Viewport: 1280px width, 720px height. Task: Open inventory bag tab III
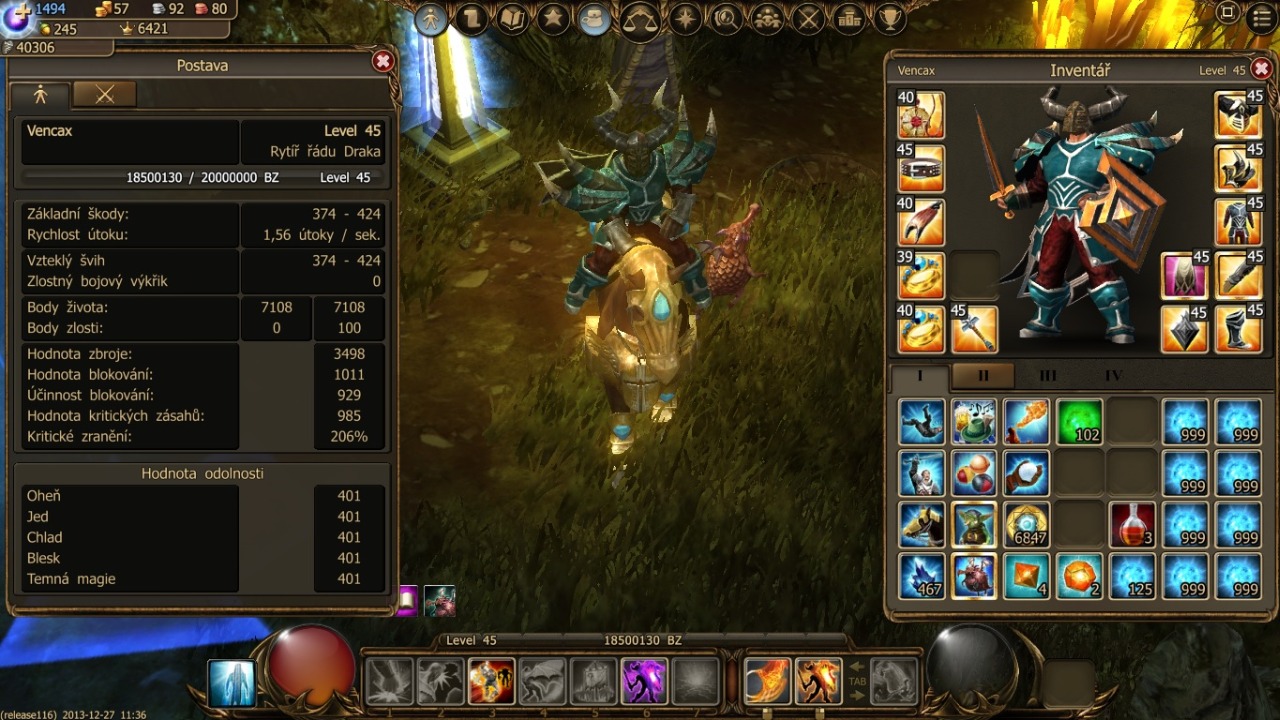click(x=1047, y=376)
